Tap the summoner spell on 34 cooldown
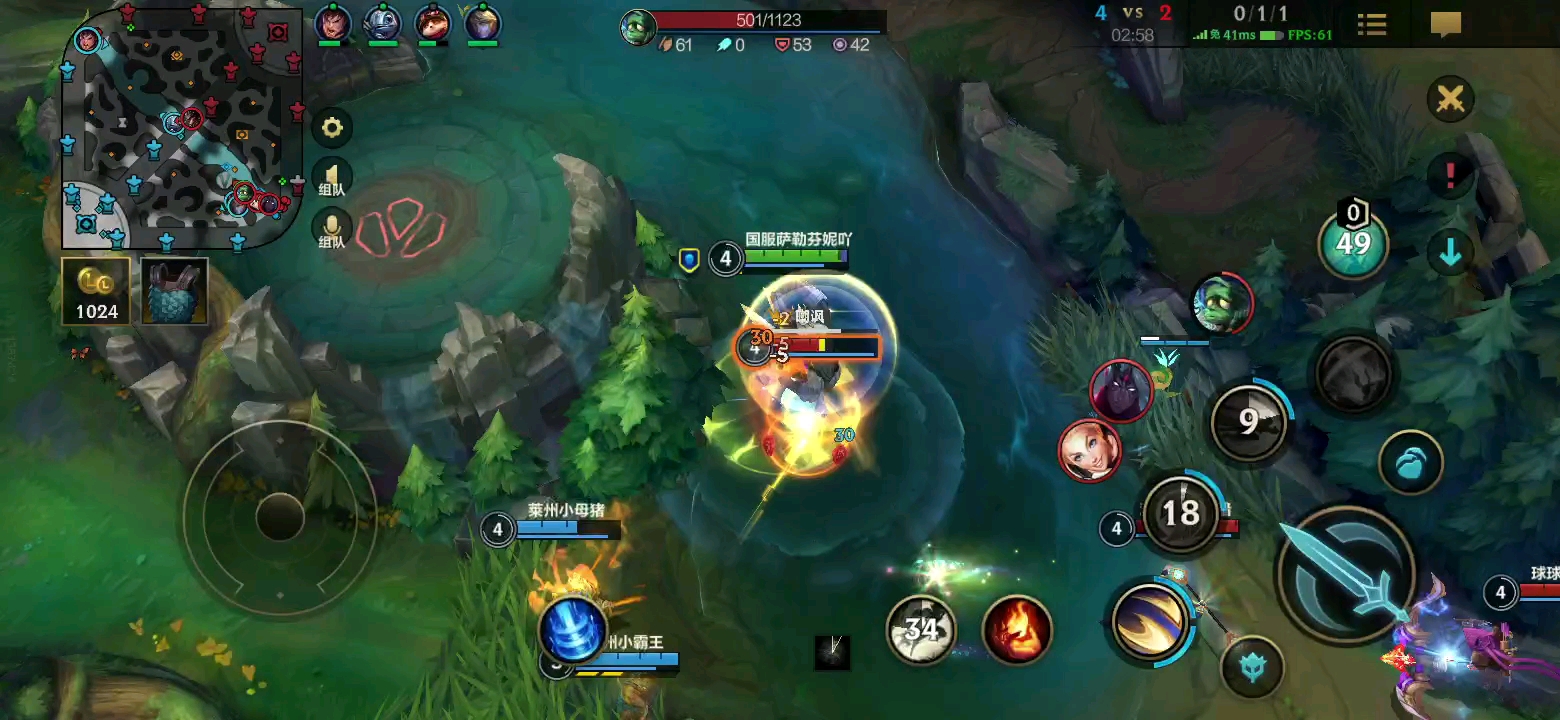The width and height of the screenshot is (1560, 720). pos(921,629)
